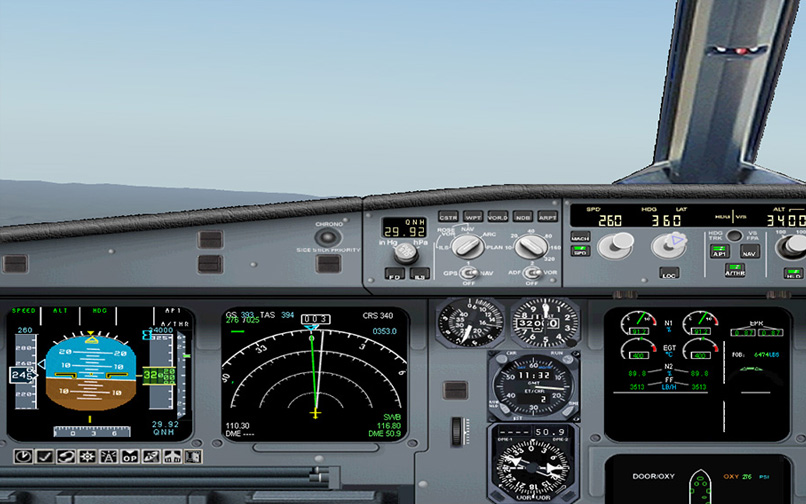This screenshot has width=806, height=504.
Task: Toggle the NDB display button
Action: 523,216
